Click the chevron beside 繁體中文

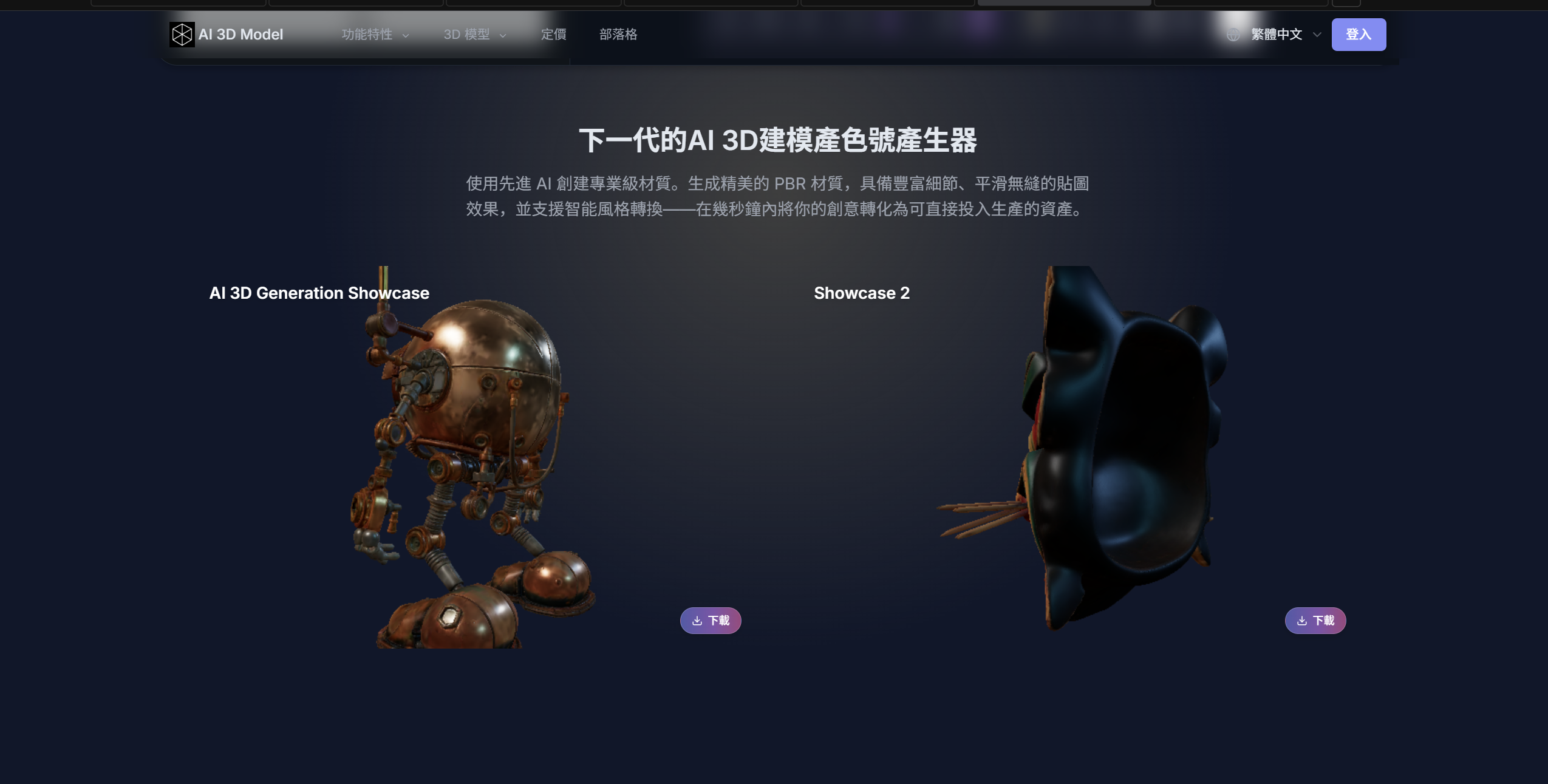[x=1315, y=35]
